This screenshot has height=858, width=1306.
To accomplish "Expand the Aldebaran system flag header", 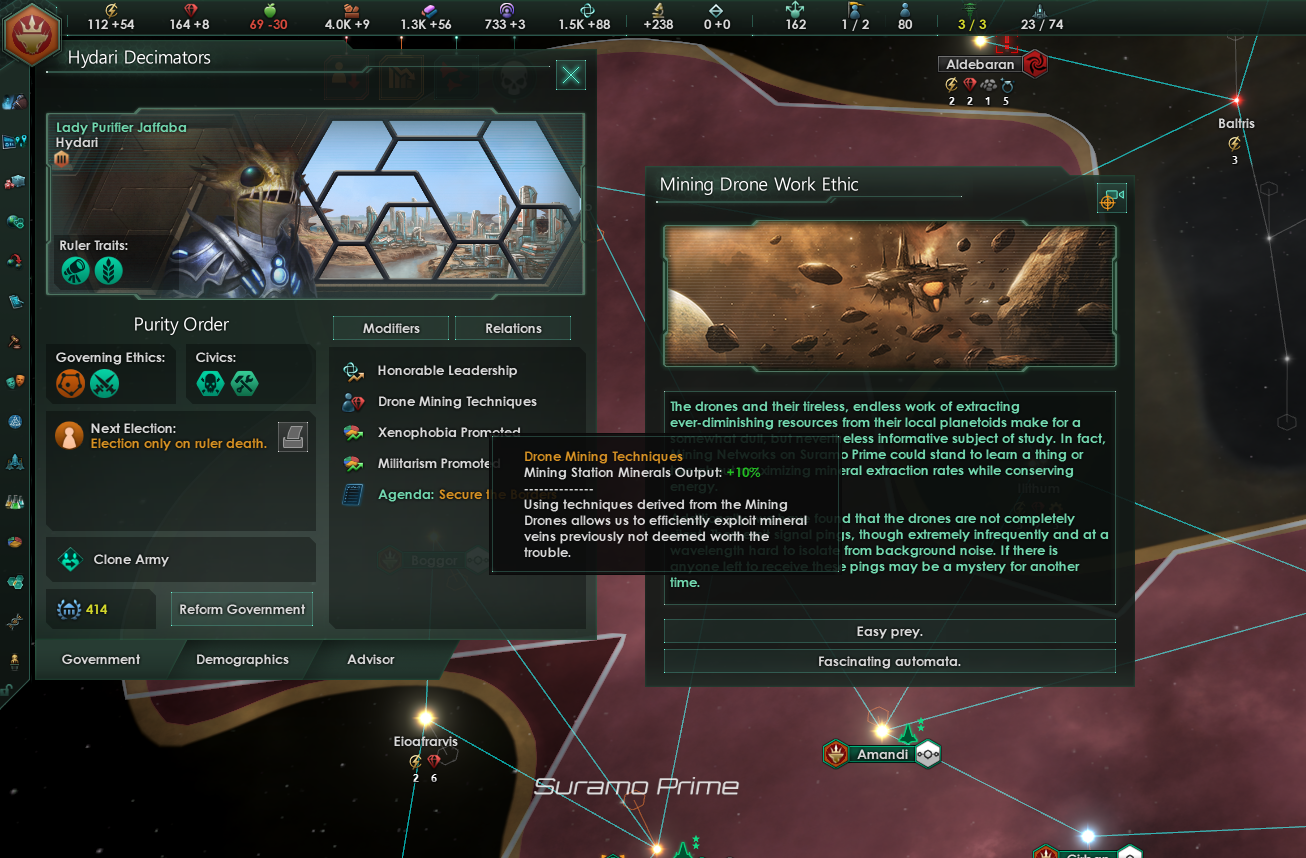I will coord(978,63).
